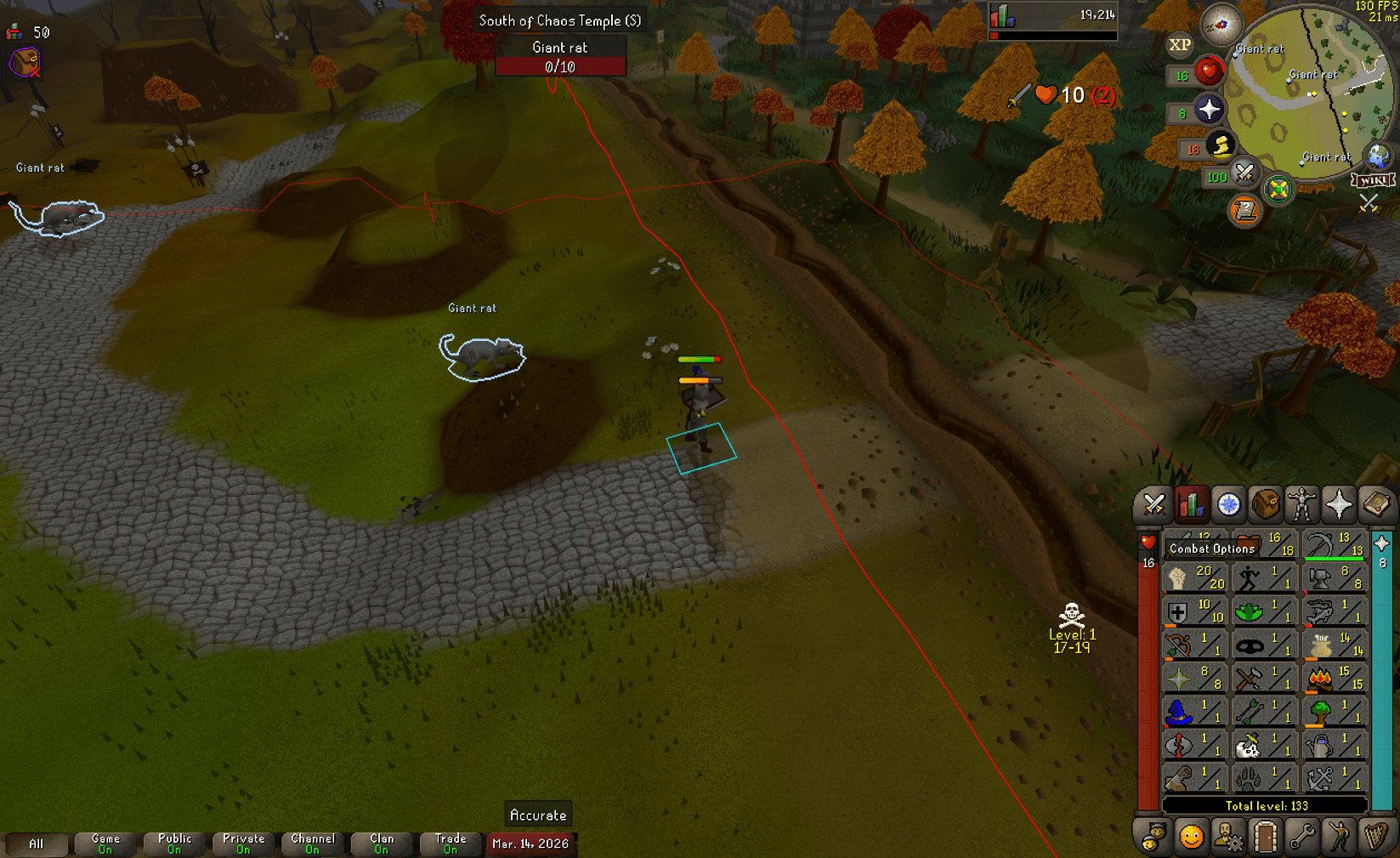The image size is (1400, 858).
Task: Select the Combat Options crossed-swords tab
Action: pyautogui.click(x=1153, y=504)
